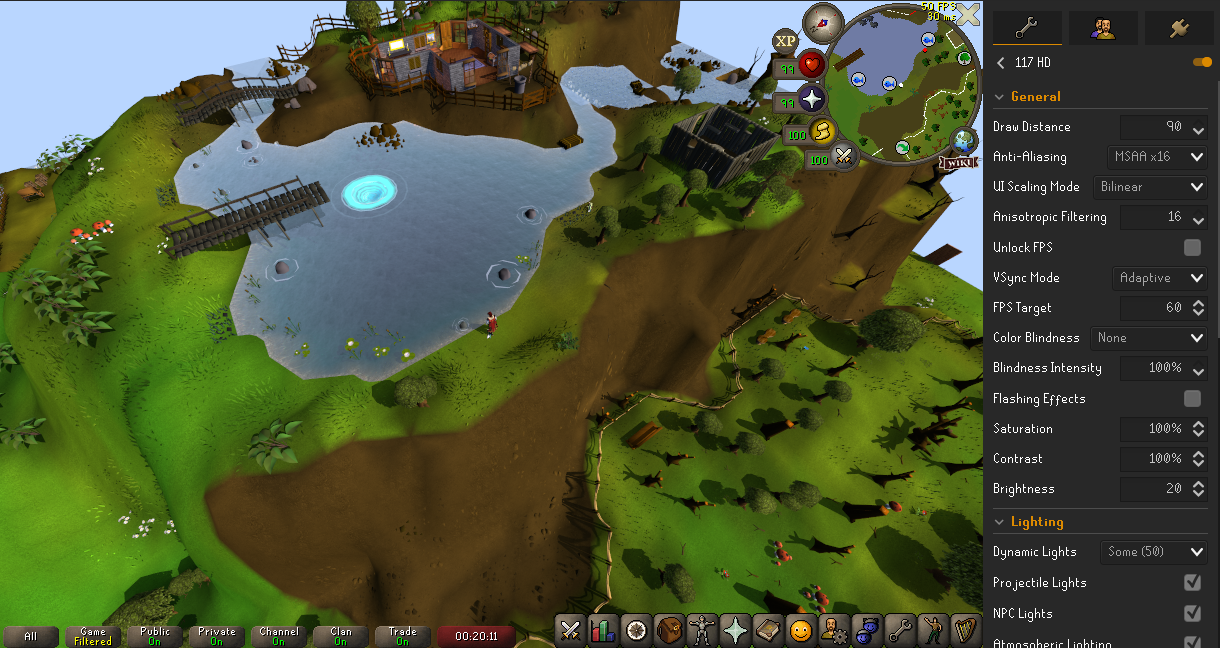
Task: Show the skills bar-chart tab
Action: pyautogui.click(x=603, y=630)
